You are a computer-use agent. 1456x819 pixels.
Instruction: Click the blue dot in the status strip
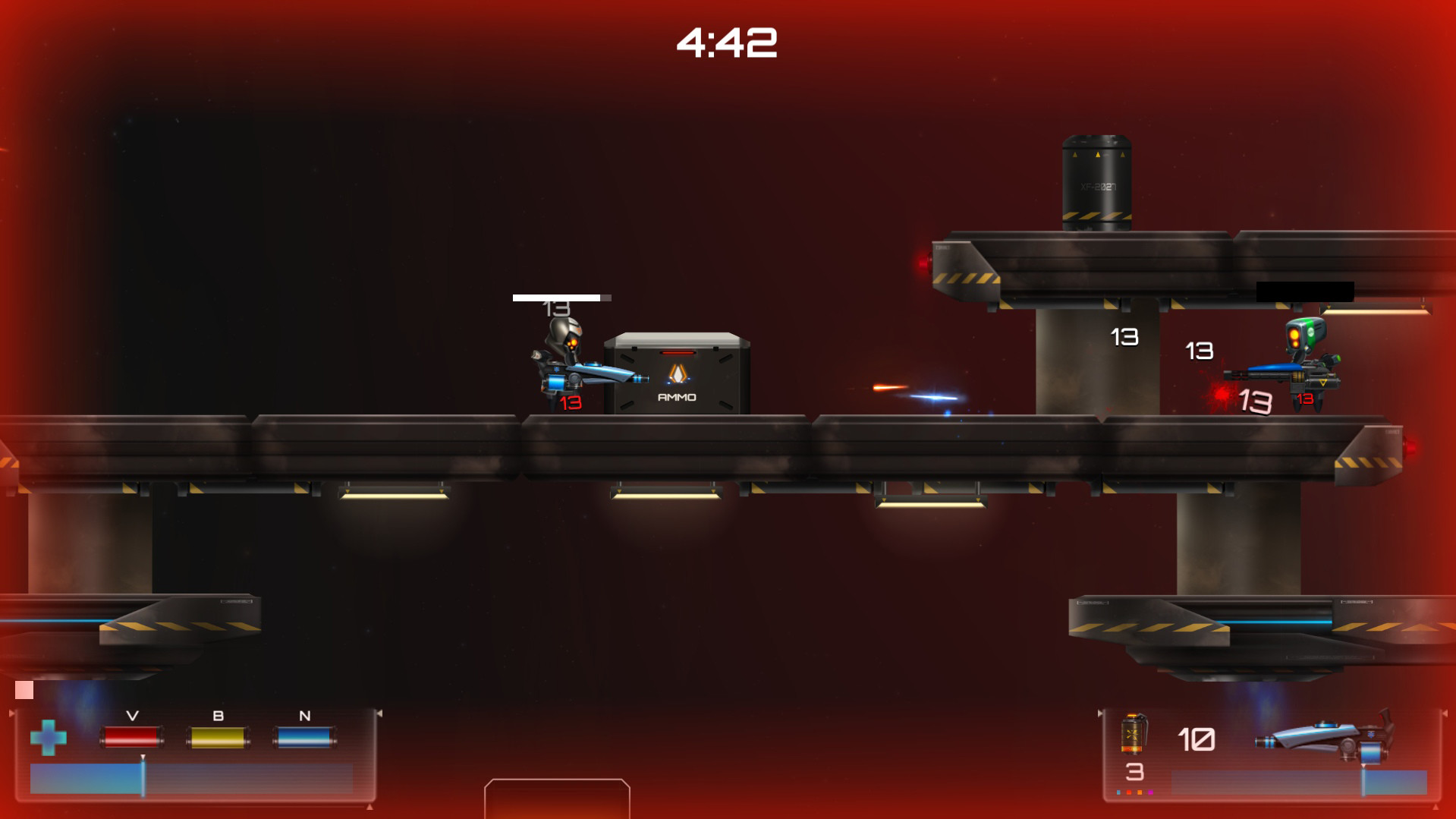coord(1118,792)
